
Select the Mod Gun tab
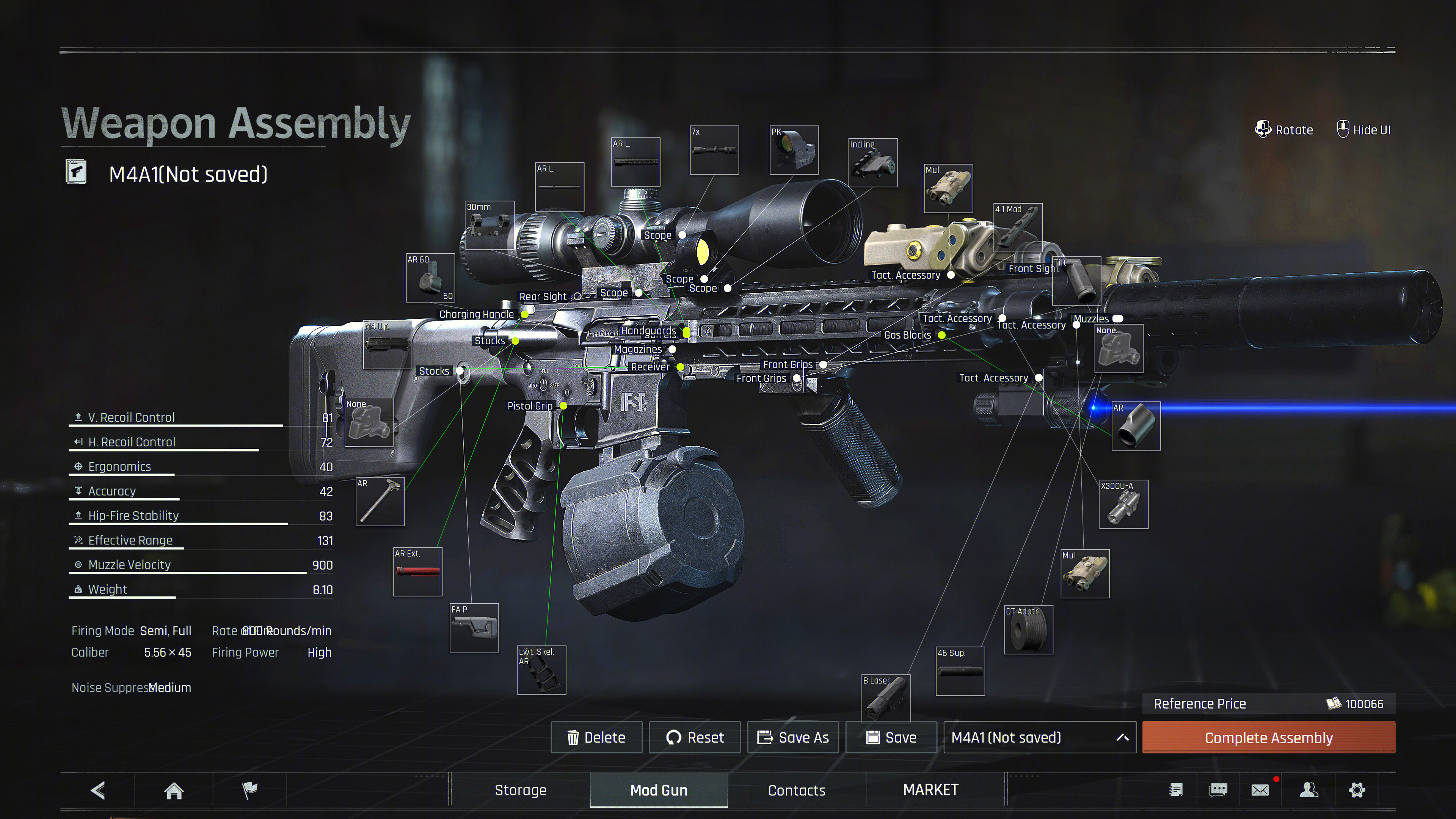pyautogui.click(x=659, y=790)
